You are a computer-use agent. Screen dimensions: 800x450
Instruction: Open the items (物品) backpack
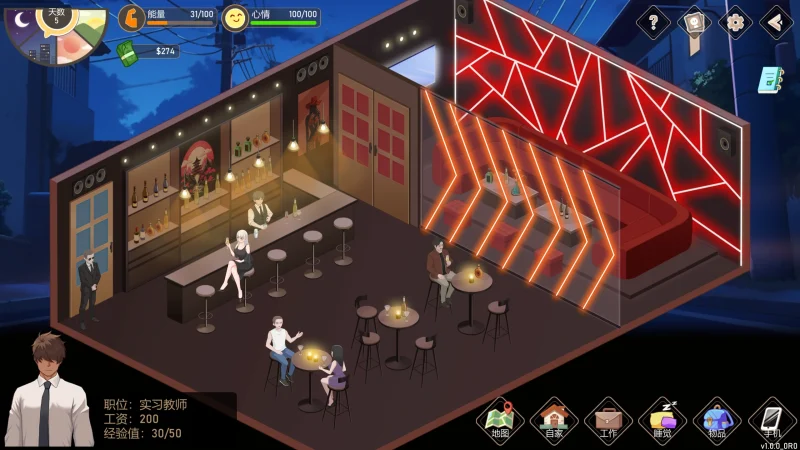(716, 420)
